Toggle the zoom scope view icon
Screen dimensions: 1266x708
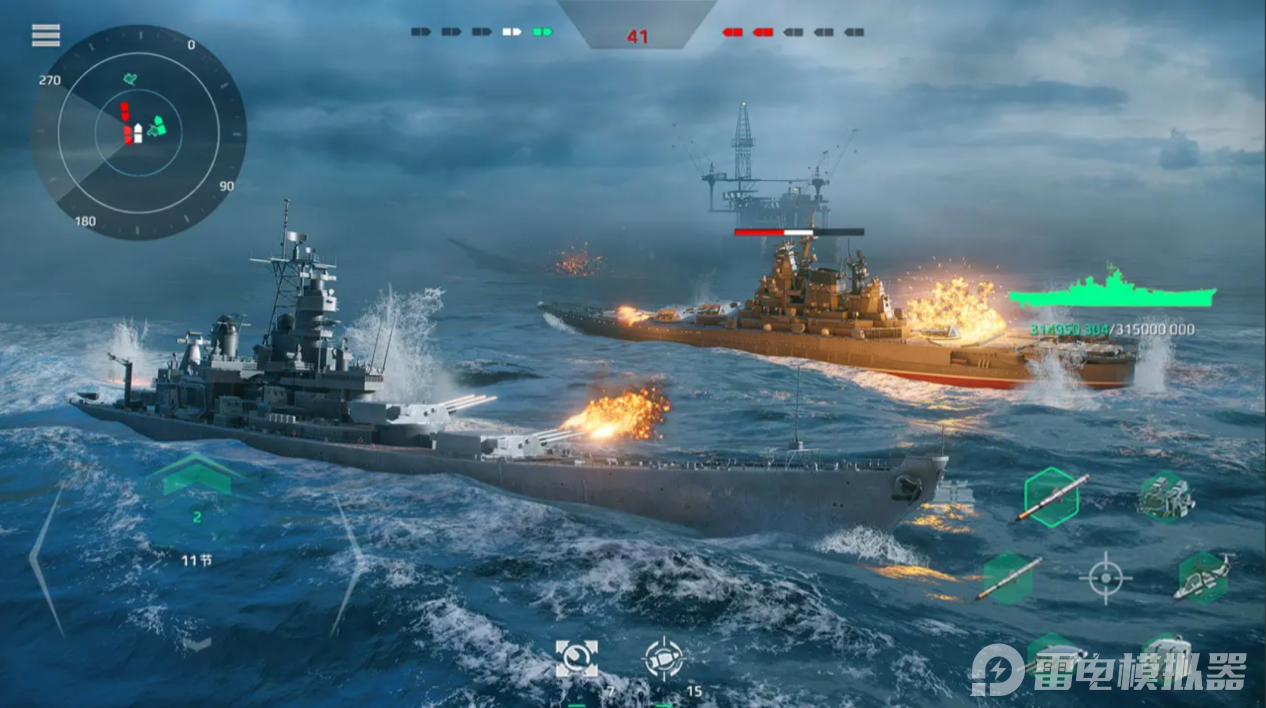(577, 659)
